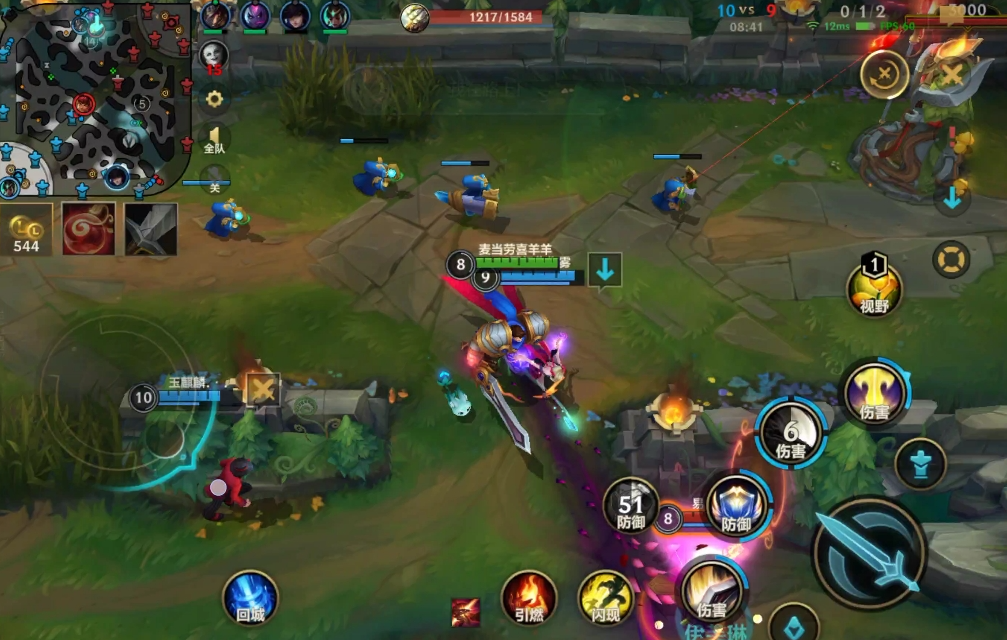1007x640 pixels.
Task: Cast the 引燃 Ignite spell
Action: 528,598
